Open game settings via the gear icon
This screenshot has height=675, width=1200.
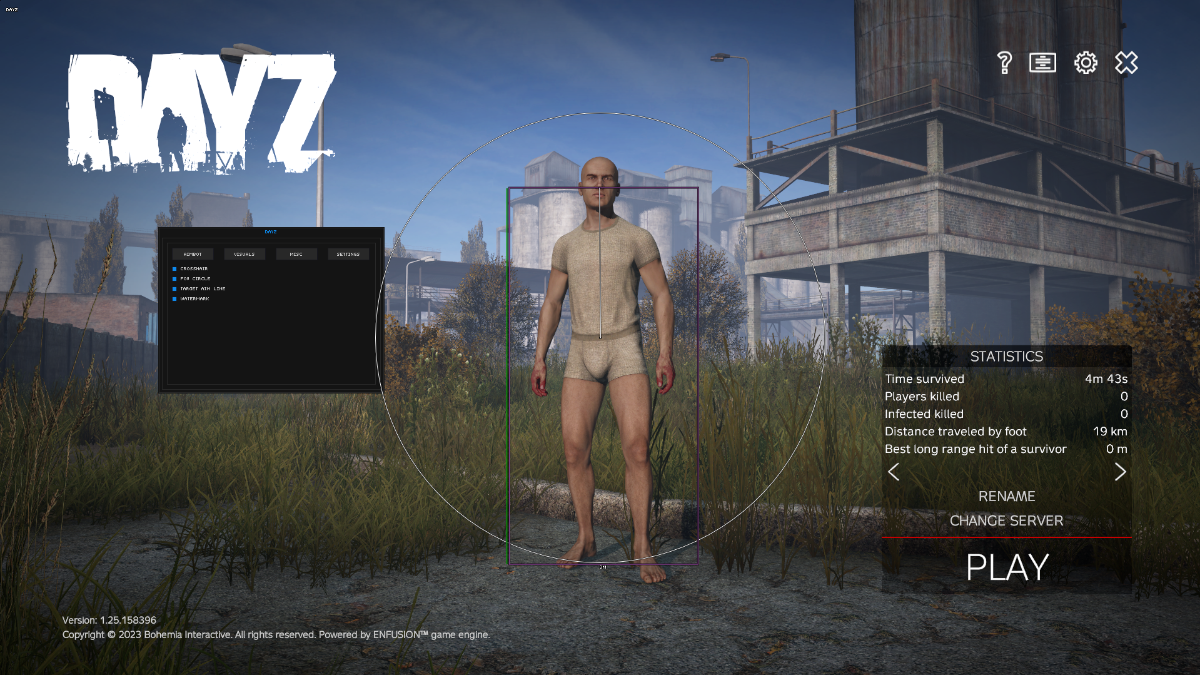click(1085, 63)
